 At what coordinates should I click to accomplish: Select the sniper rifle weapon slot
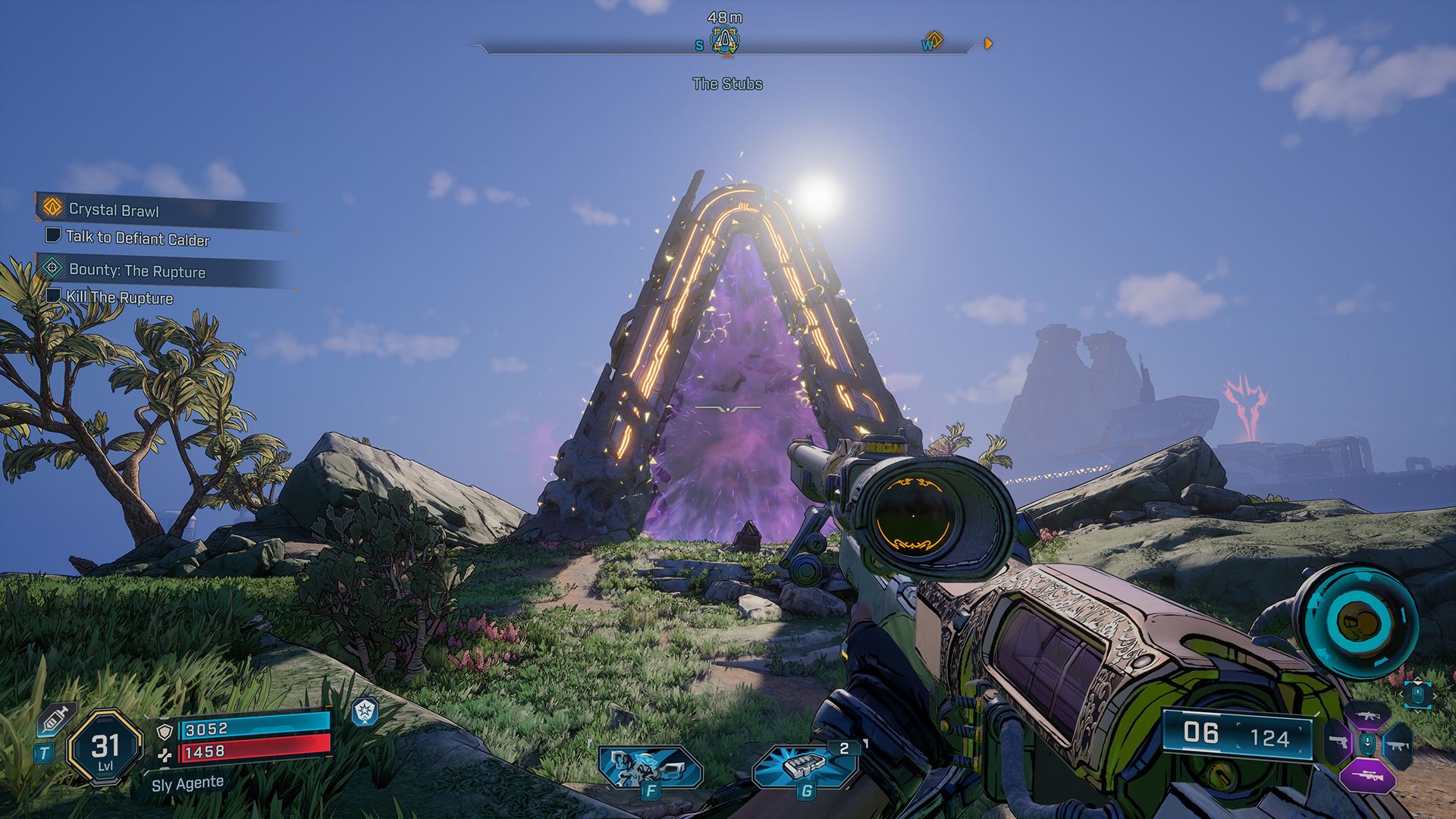tap(1367, 775)
